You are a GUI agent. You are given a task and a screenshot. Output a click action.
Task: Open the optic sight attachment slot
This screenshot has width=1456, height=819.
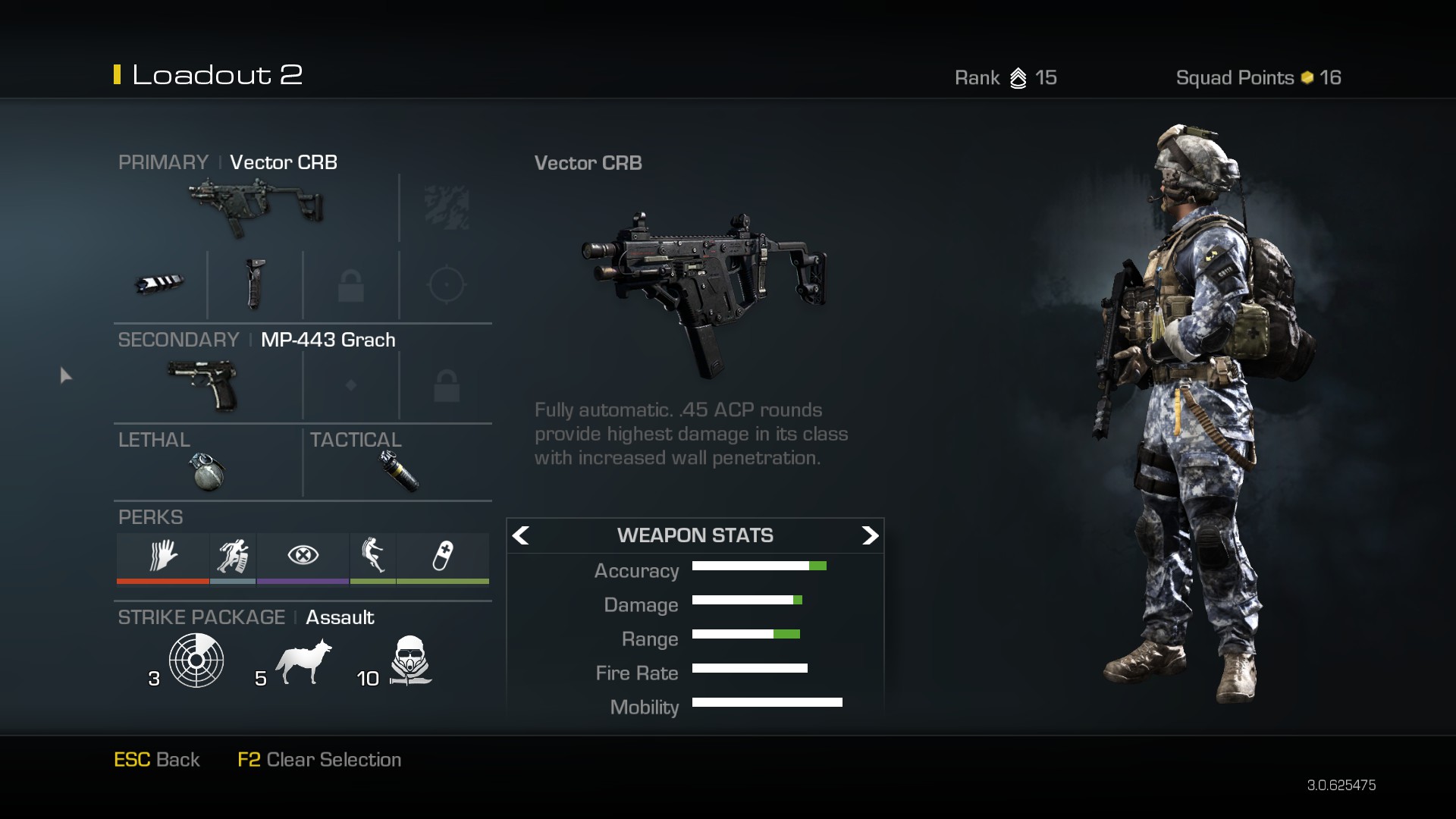[446, 284]
